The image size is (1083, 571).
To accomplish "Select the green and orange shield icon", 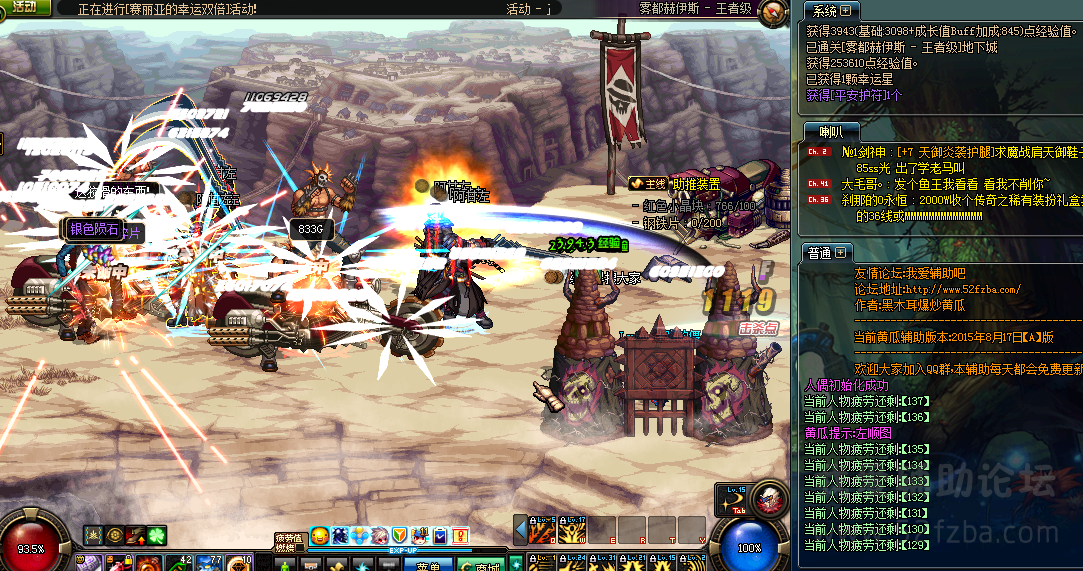I will pos(400,536).
